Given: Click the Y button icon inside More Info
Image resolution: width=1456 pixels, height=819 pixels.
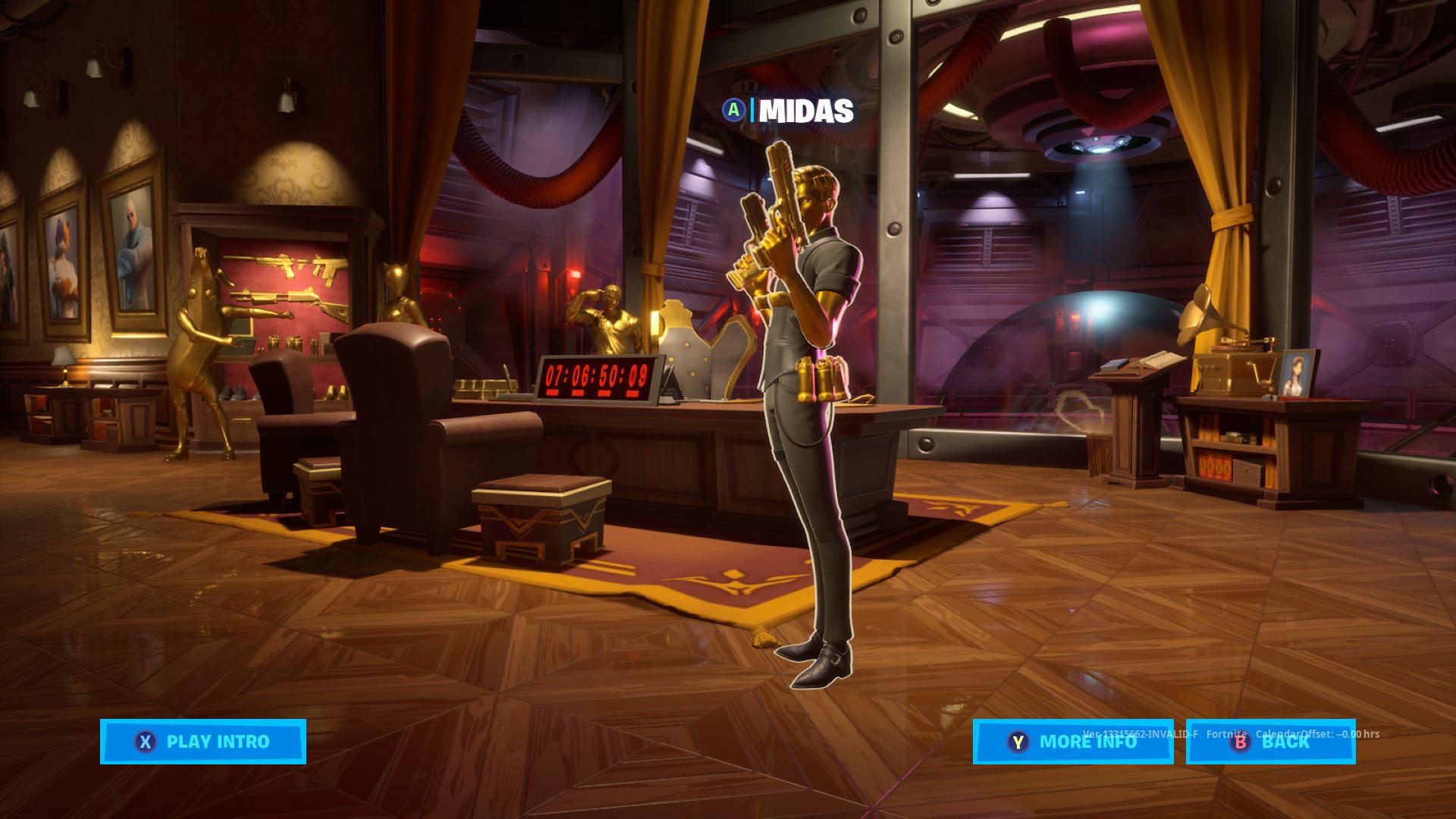Looking at the screenshot, I should click(x=1018, y=743).
